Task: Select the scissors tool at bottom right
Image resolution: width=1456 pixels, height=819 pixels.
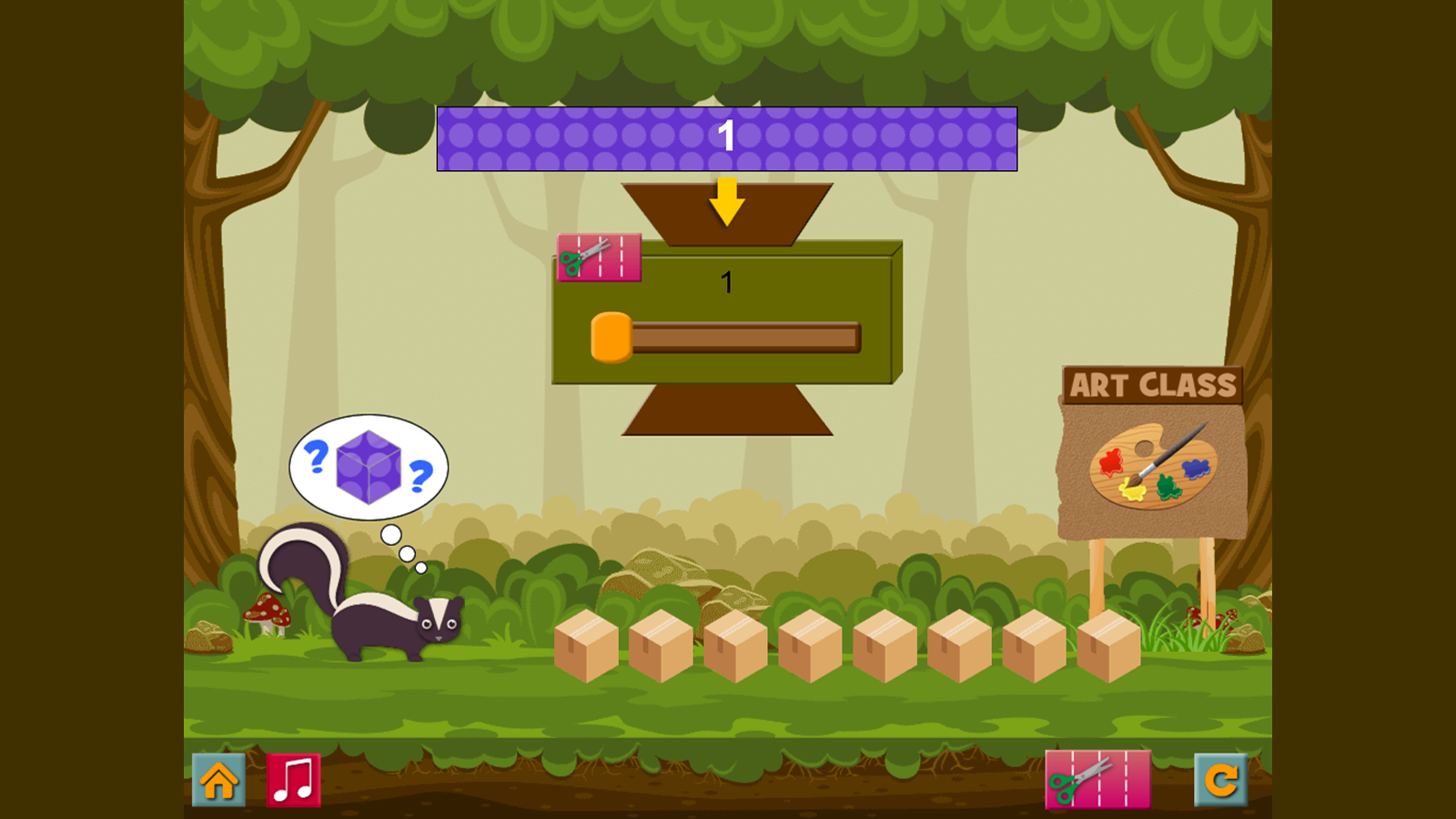Action: (1097, 780)
